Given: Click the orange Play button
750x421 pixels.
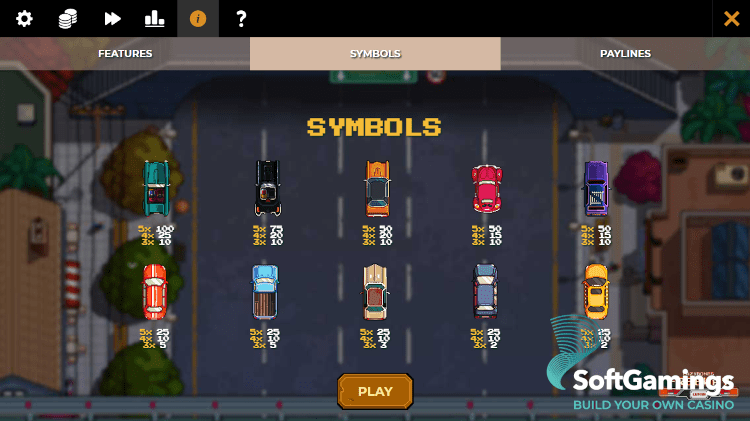Looking at the screenshot, I should pos(375,391).
